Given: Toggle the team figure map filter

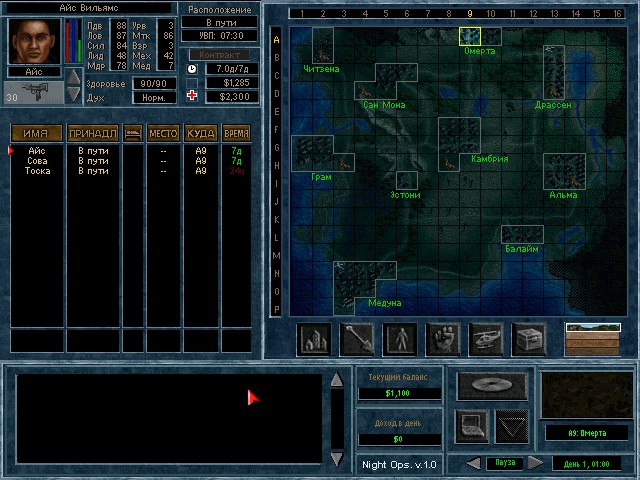Looking at the screenshot, I should [x=400, y=340].
